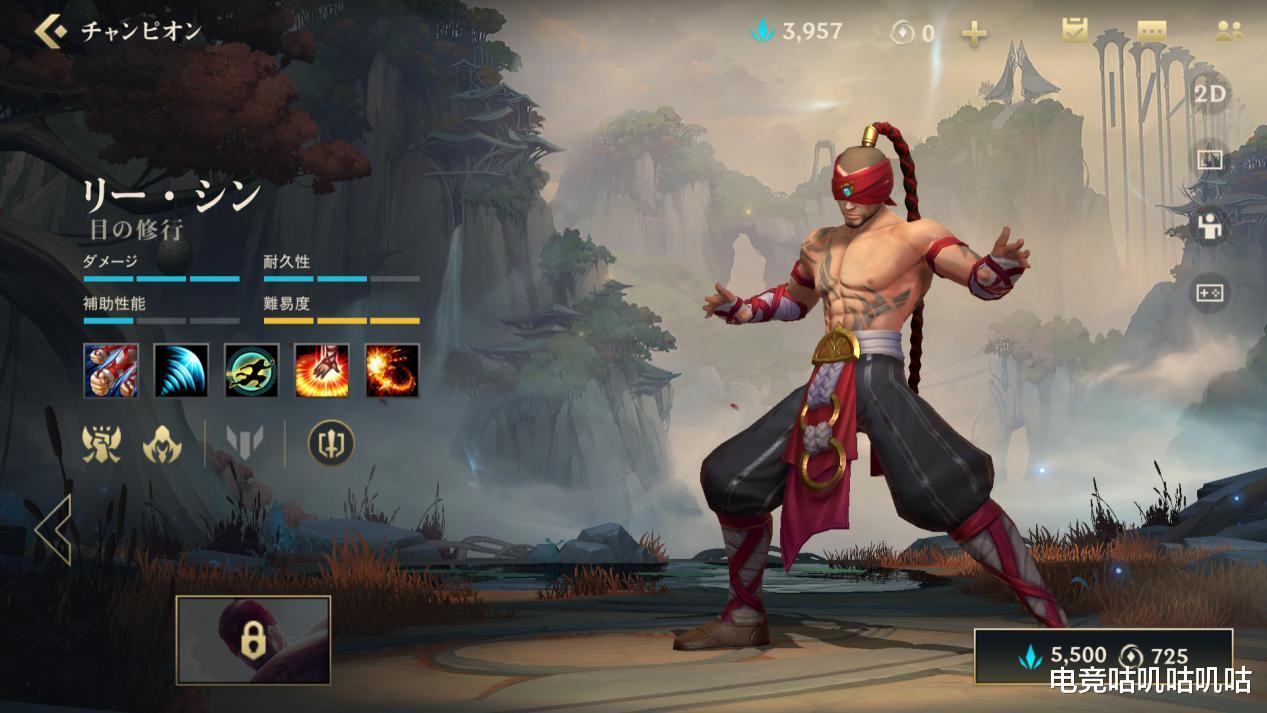The width and height of the screenshot is (1267, 713).
Task: Show the splash art image view
Action: pyautogui.click(x=1210, y=160)
